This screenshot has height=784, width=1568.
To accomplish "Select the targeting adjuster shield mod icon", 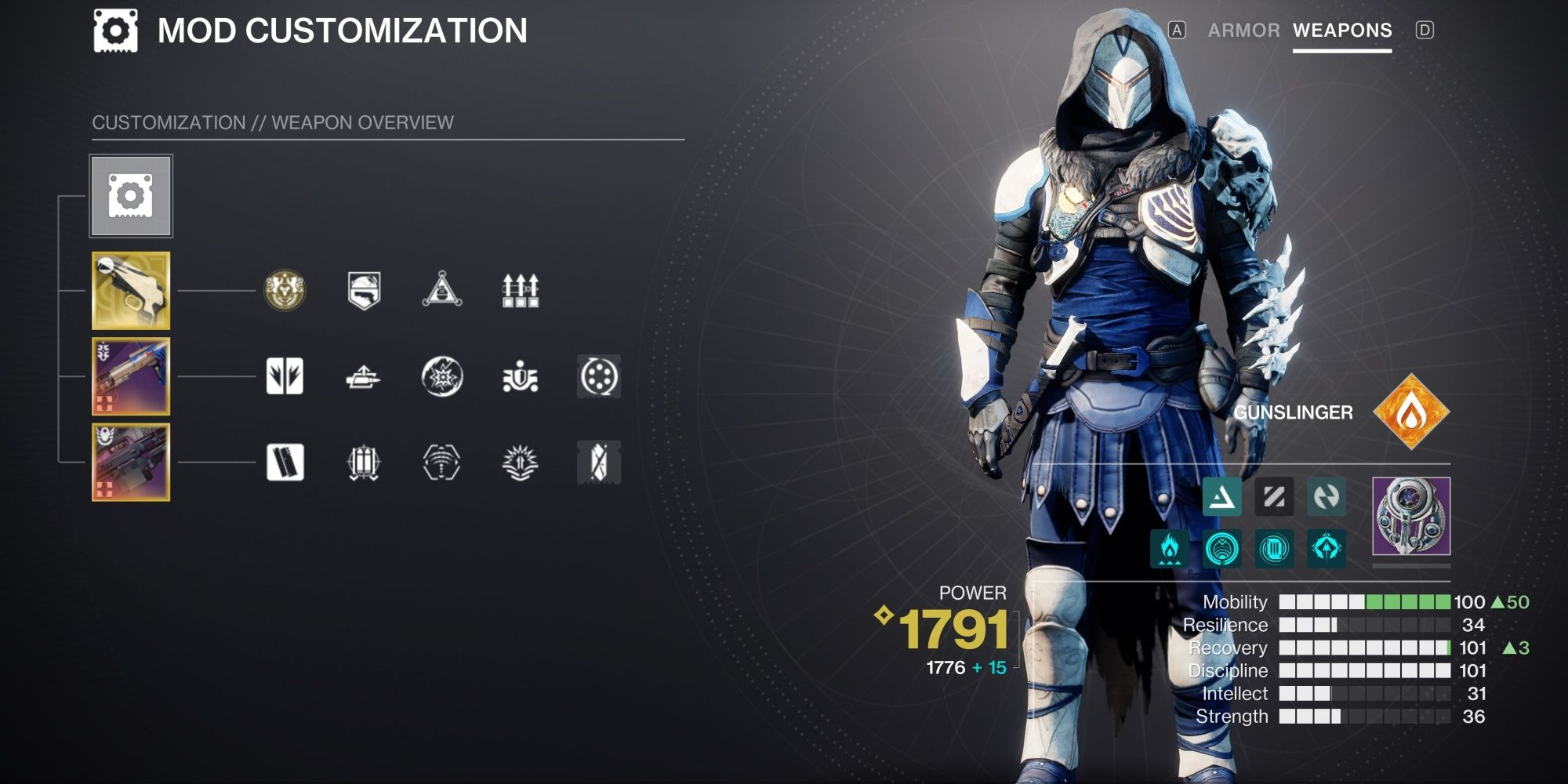I will [365, 292].
